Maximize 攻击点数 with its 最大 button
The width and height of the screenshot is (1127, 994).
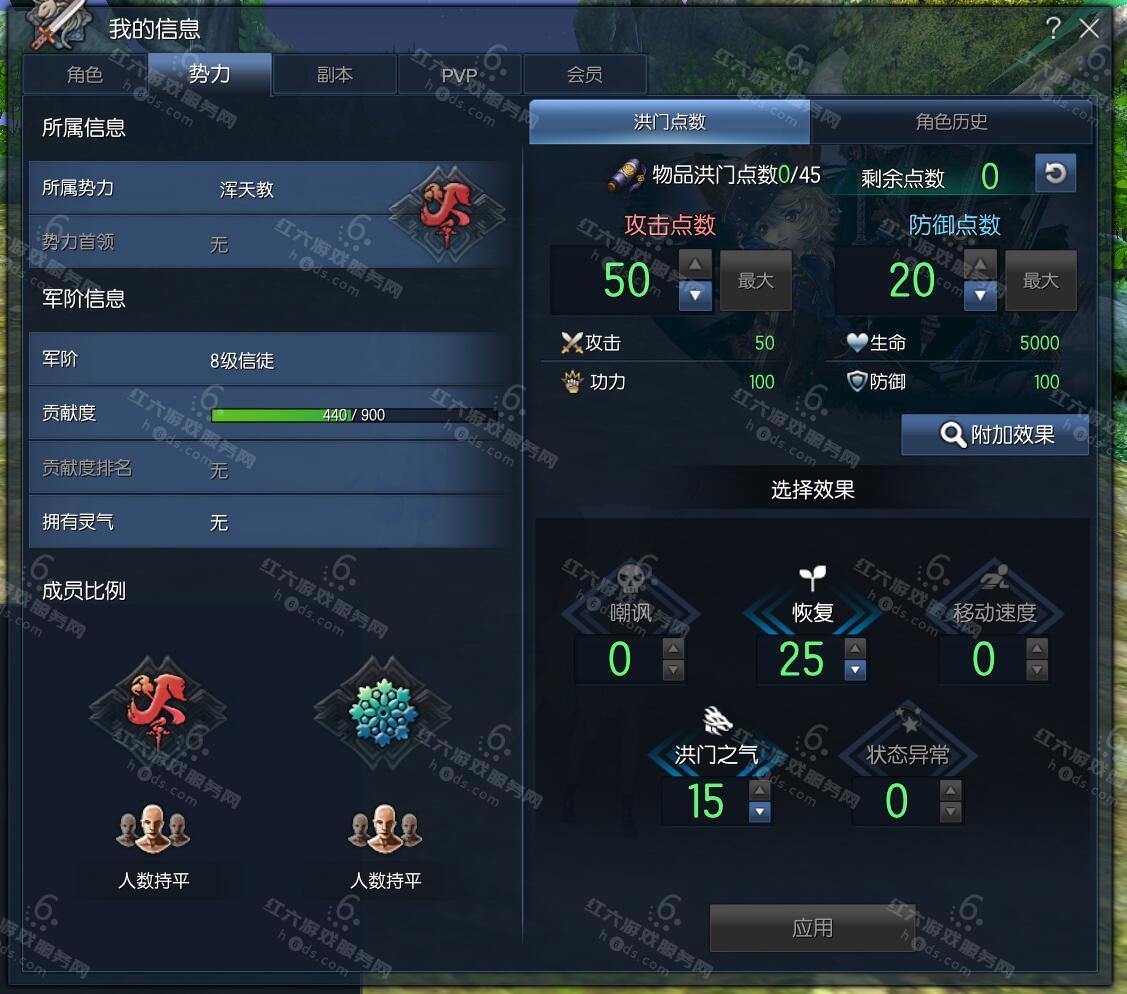pyautogui.click(x=756, y=281)
